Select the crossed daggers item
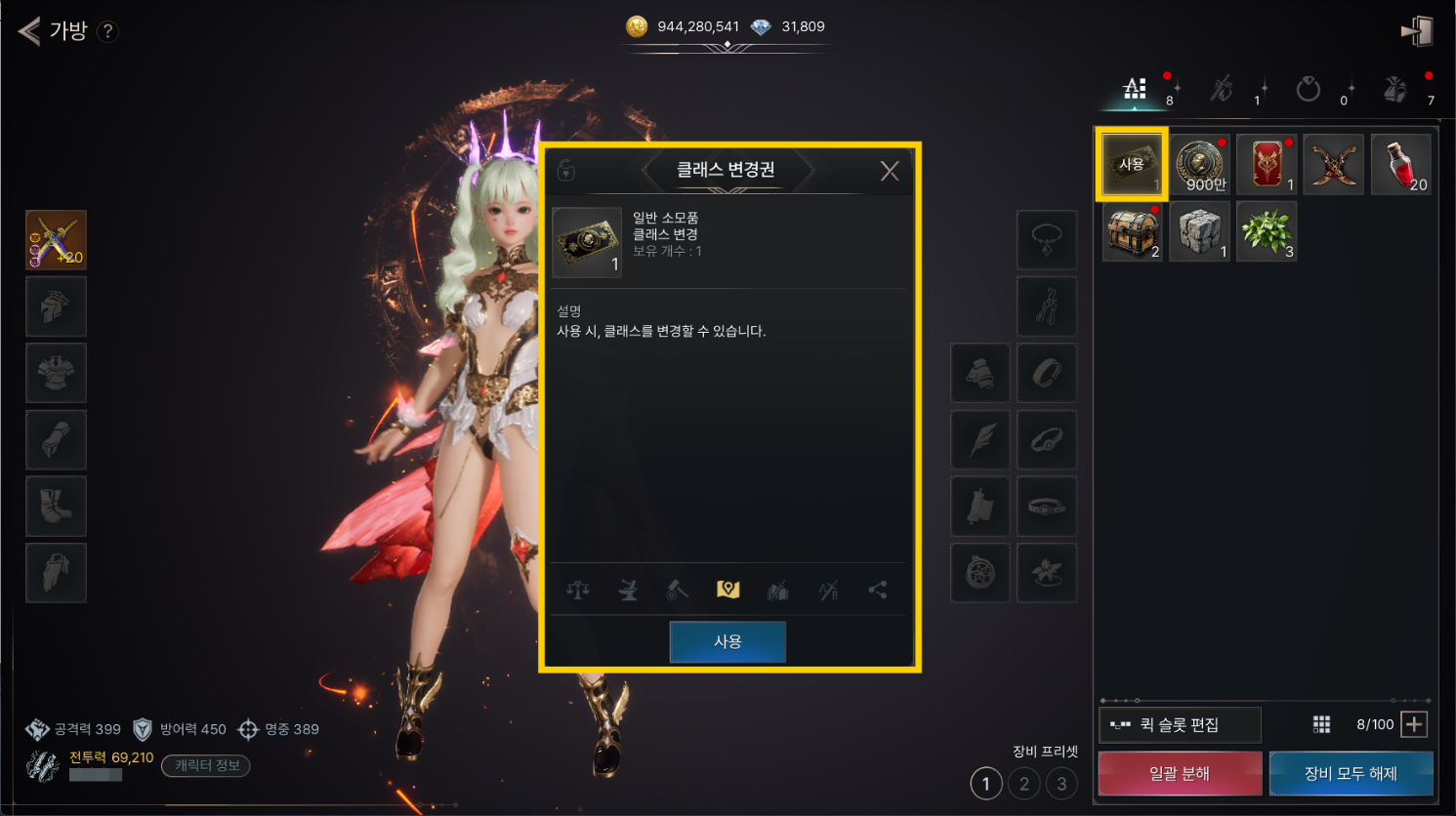This screenshot has height=816, width=1456. click(x=1333, y=165)
